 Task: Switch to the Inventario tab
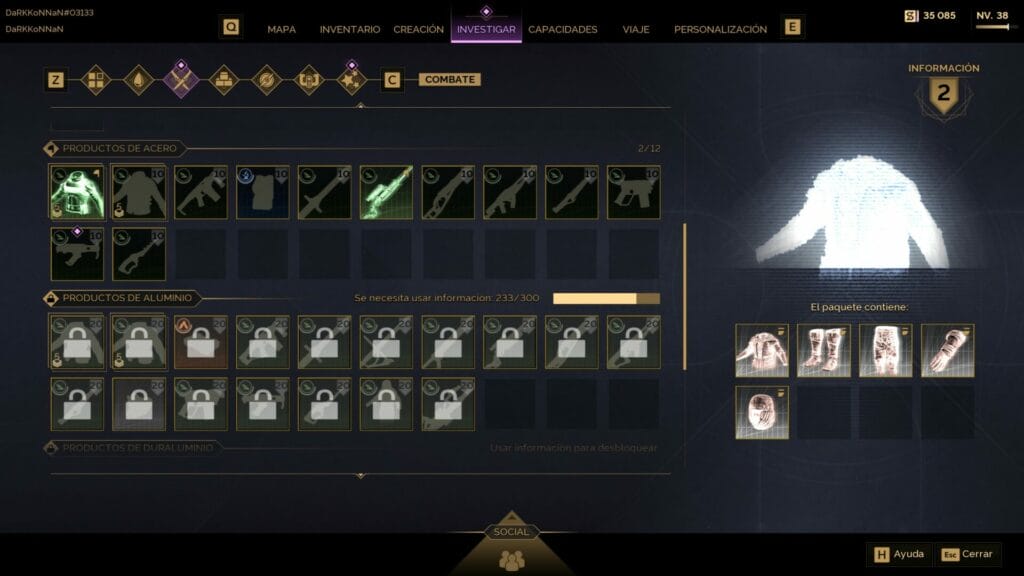(350, 29)
